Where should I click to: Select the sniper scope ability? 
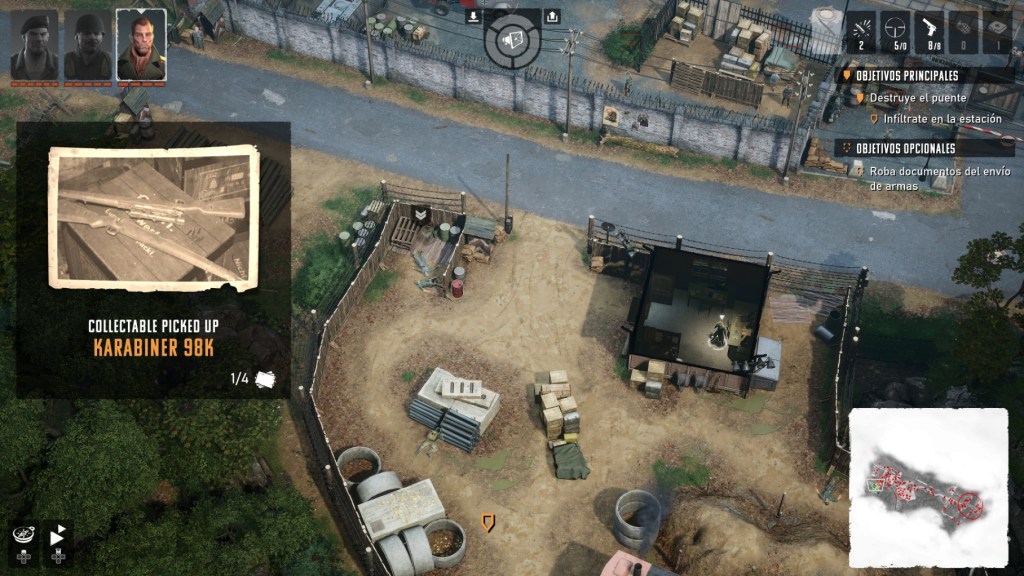coord(896,30)
